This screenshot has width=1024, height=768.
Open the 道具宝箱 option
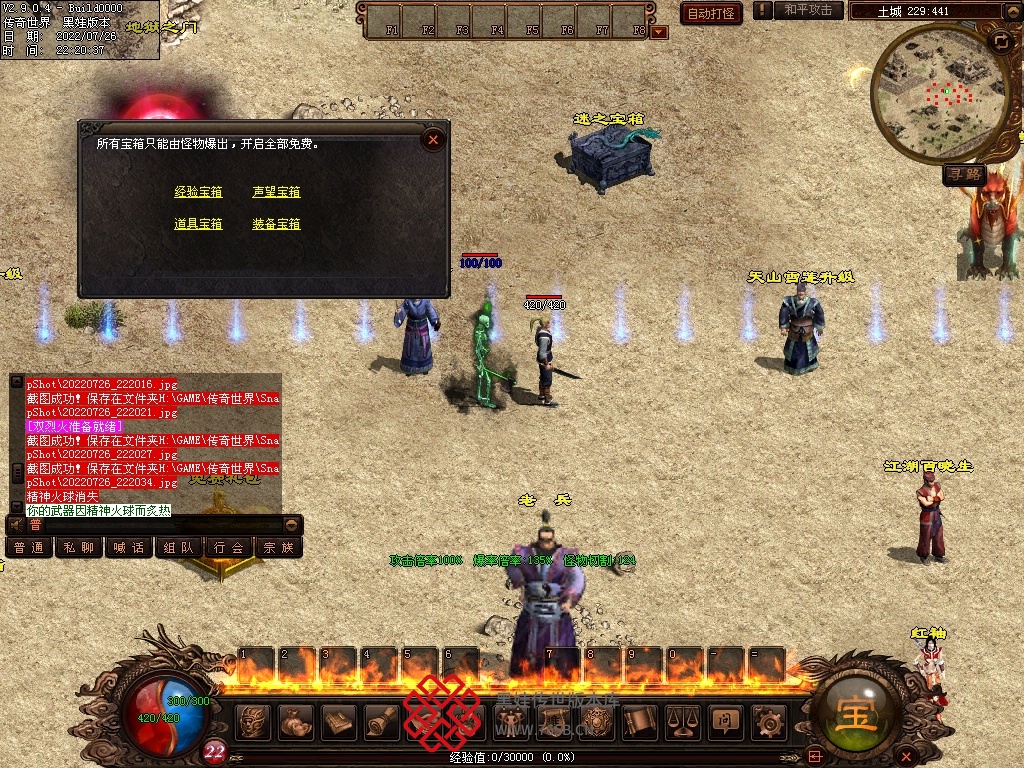click(198, 224)
